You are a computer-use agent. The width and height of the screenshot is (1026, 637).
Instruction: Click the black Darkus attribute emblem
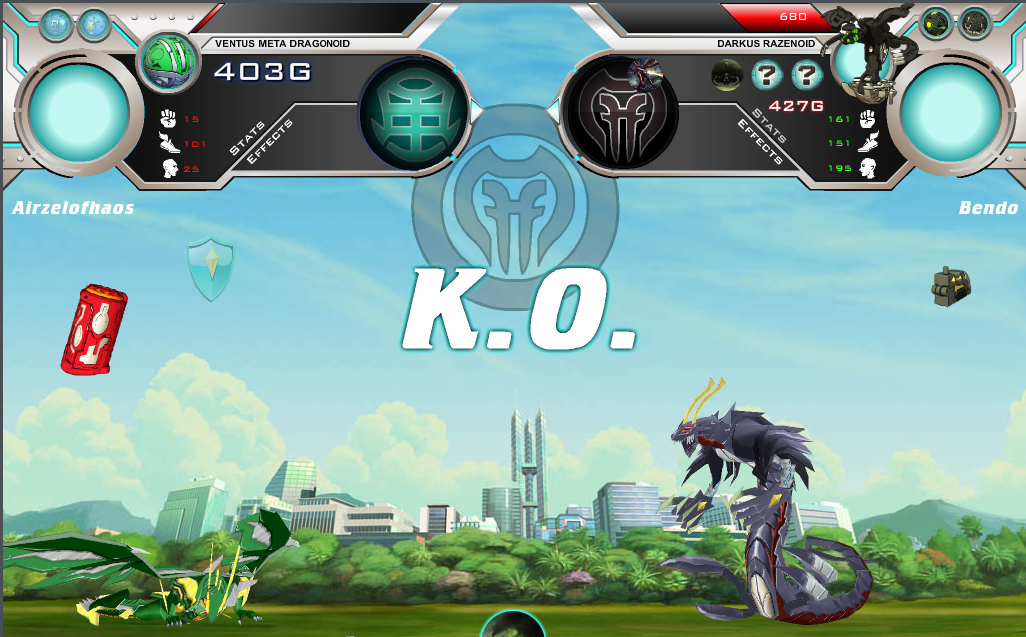[x=620, y=111]
